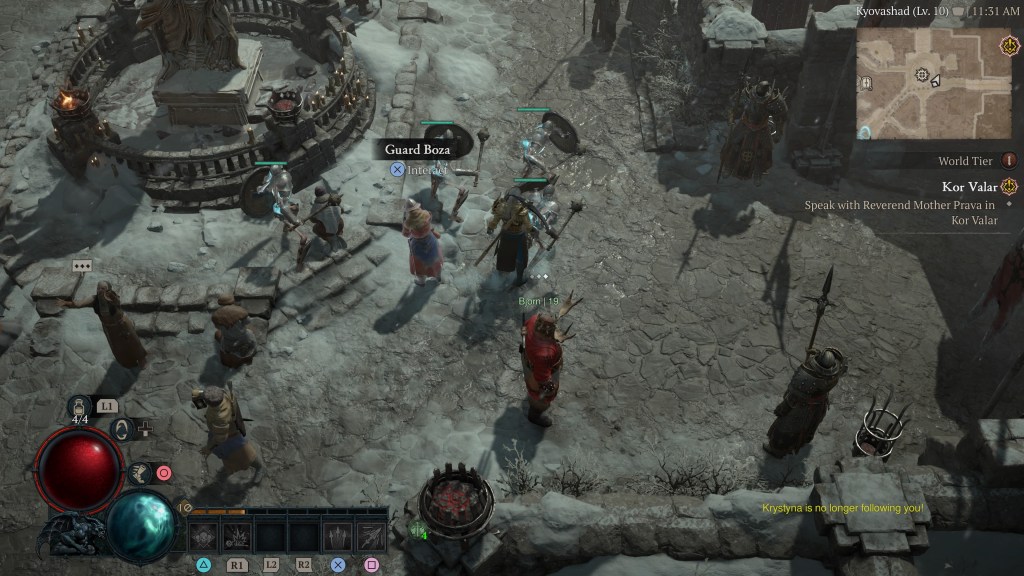Use the healing potion icon
Image resolution: width=1024 pixels, height=576 pixels.
(80, 406)
